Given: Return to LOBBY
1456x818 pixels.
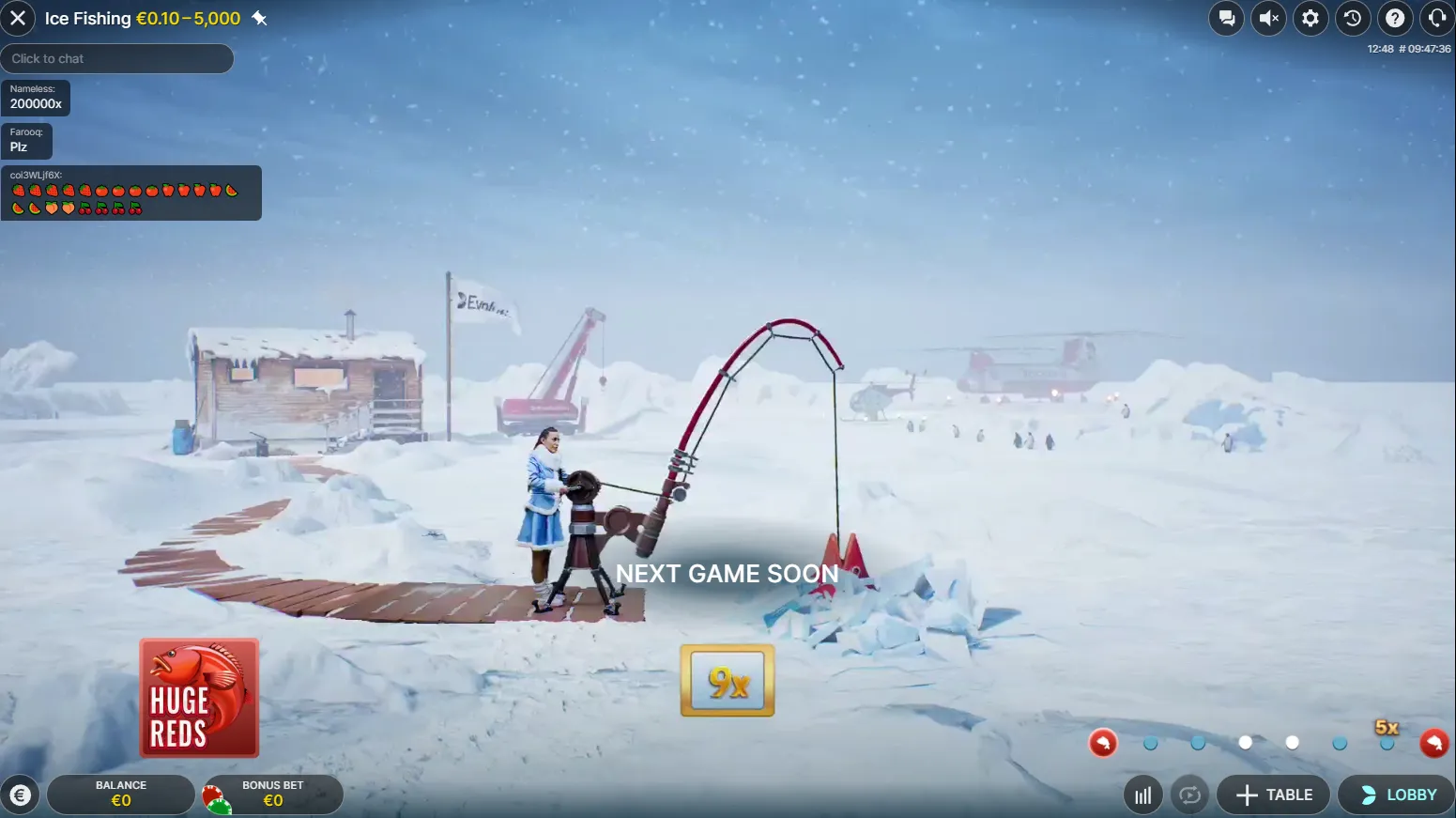Looking at the screenshot, I should 1393,795.
